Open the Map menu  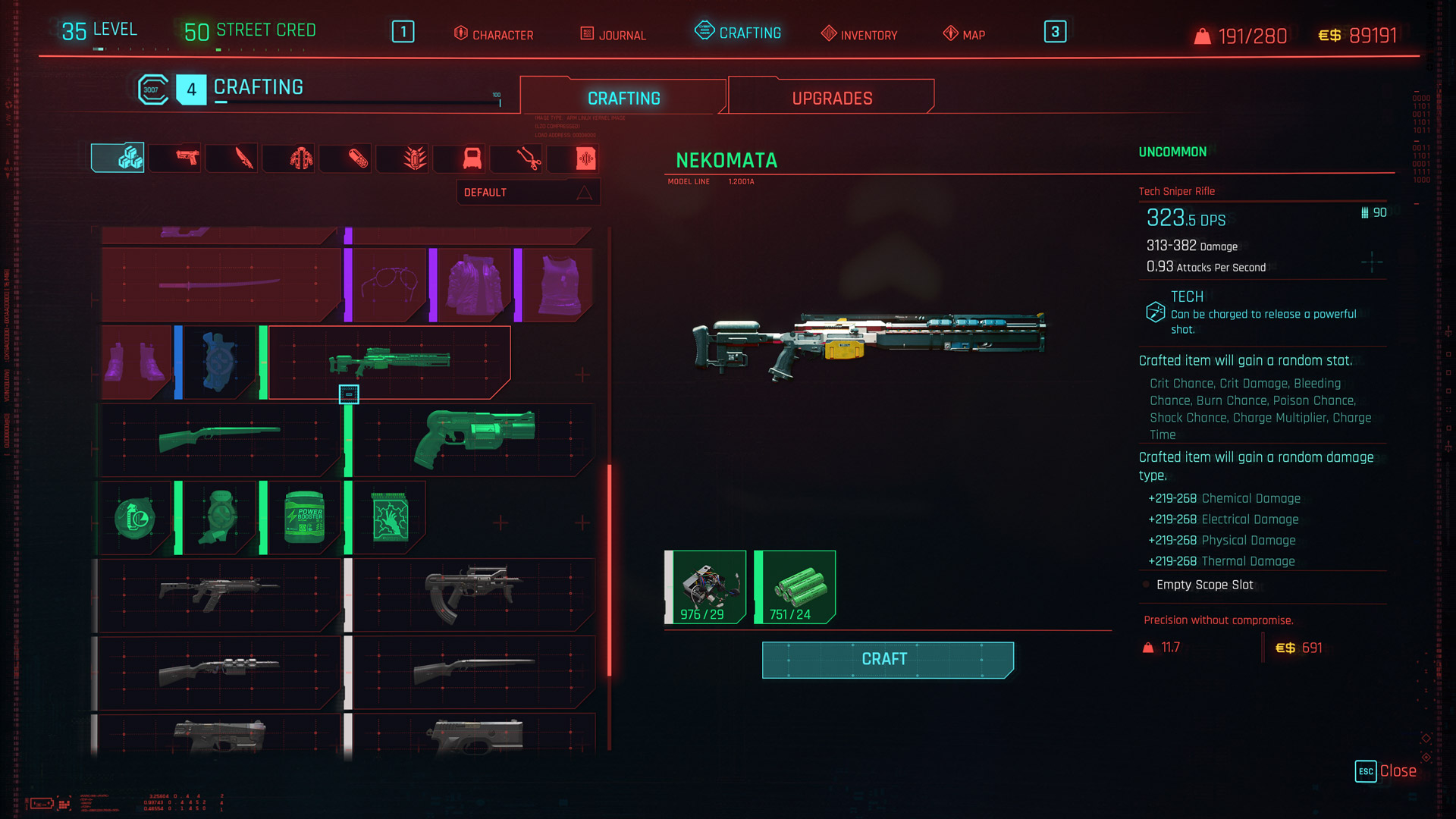pos(965,34)
